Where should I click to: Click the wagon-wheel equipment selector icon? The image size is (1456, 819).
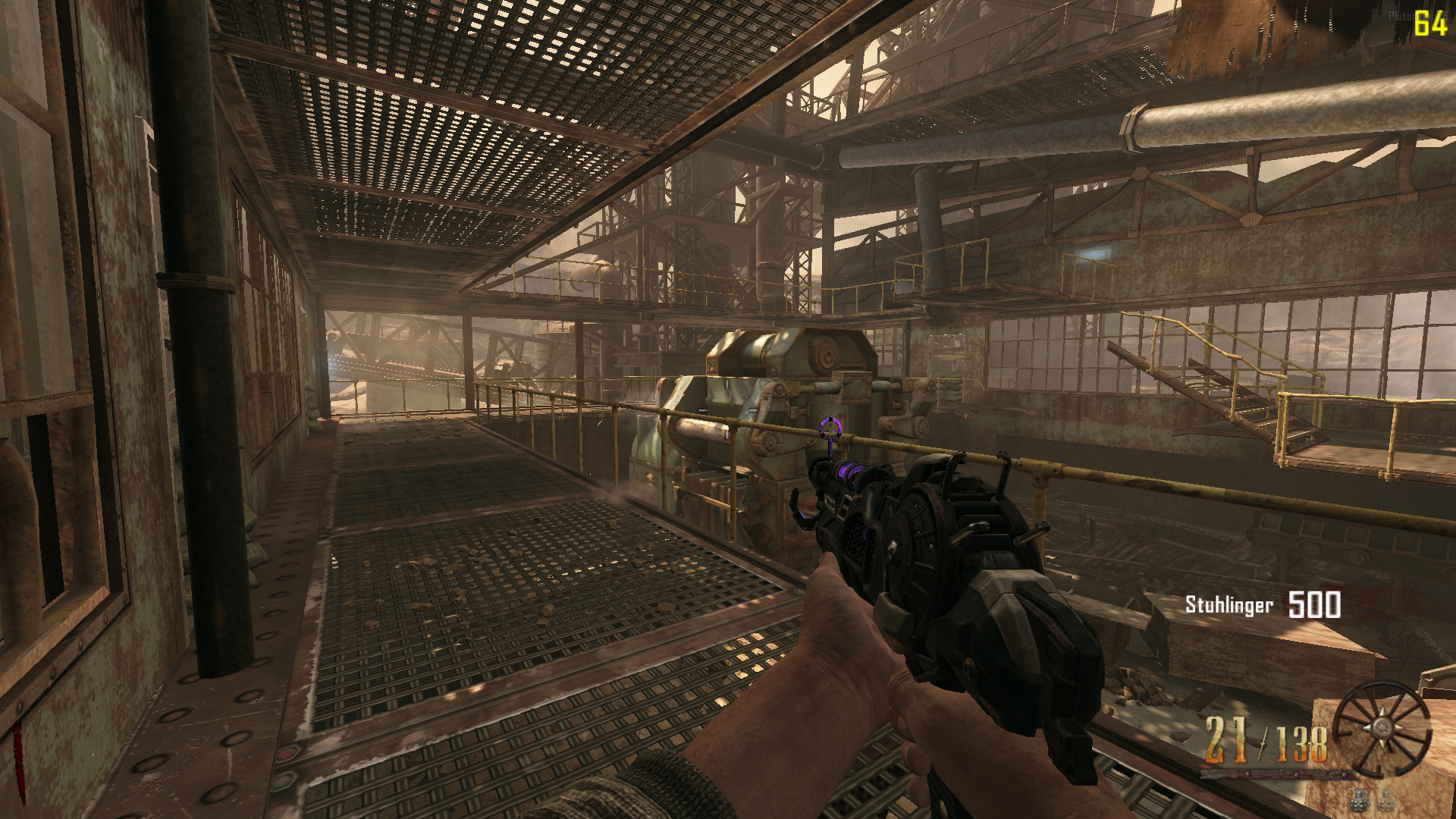click(1382, 728)
